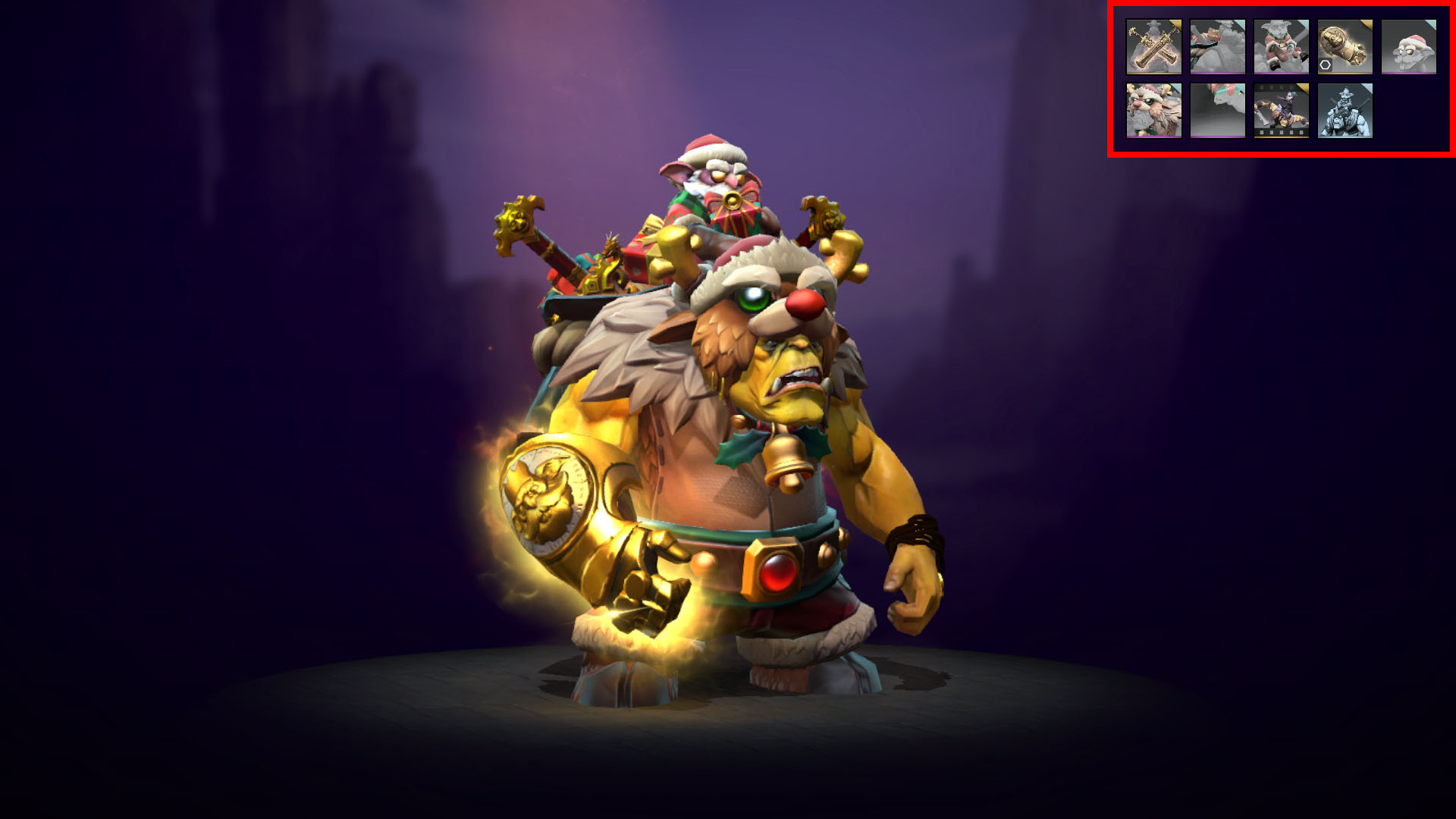Click the gold corner banner on the weapon thumbnail
Viewport: 1456px width, 819px height.
click(x=1176, y=24)
